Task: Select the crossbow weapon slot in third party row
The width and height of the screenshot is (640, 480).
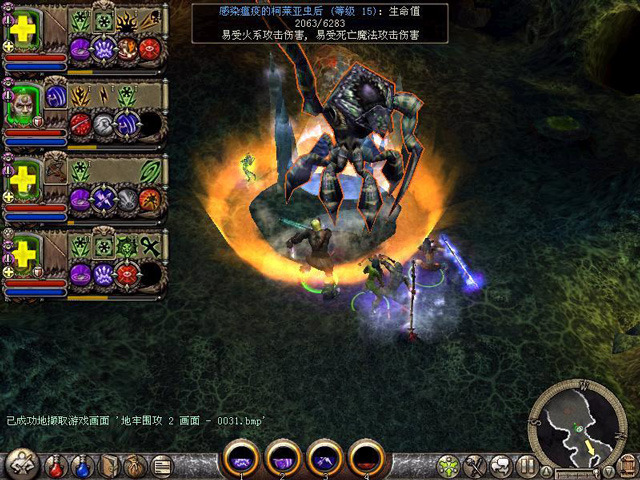Action: 55,169
